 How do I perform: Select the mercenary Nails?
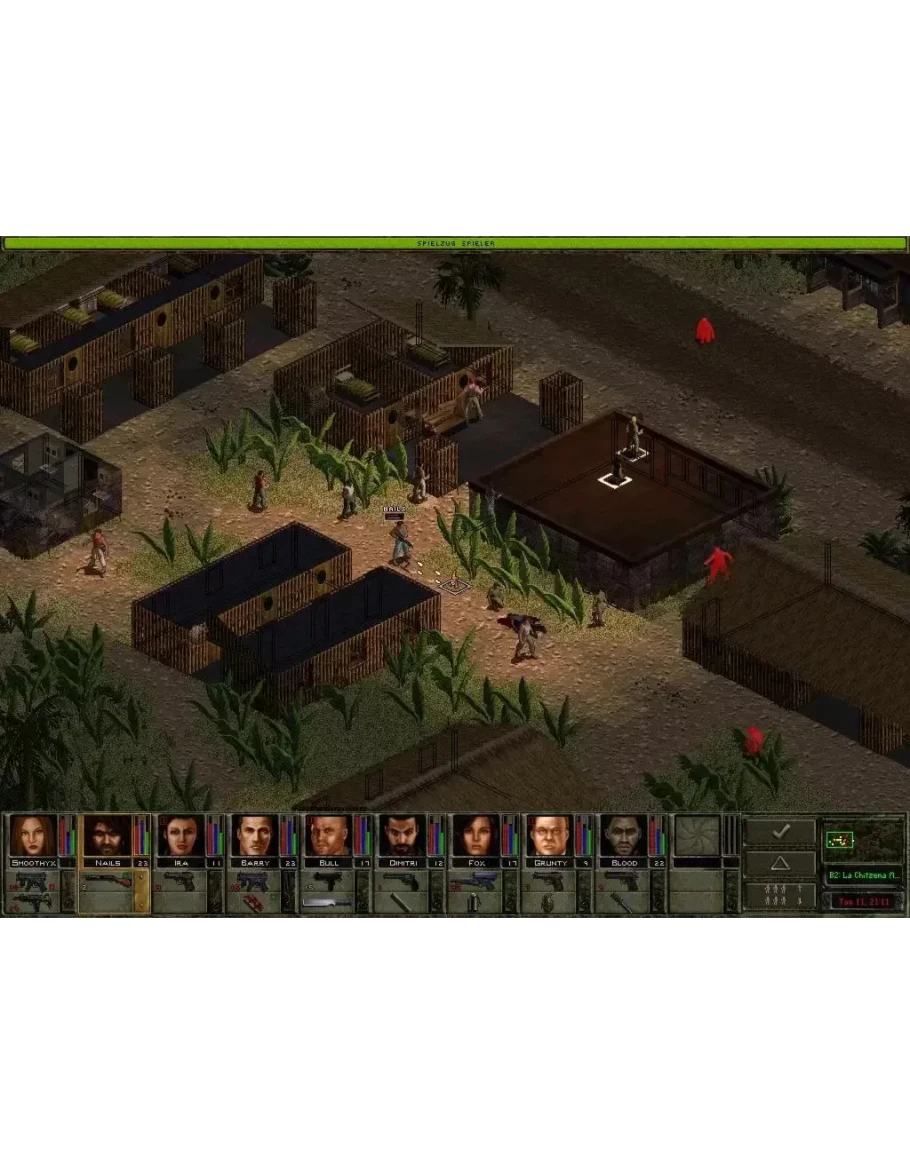tap(107, 836)
